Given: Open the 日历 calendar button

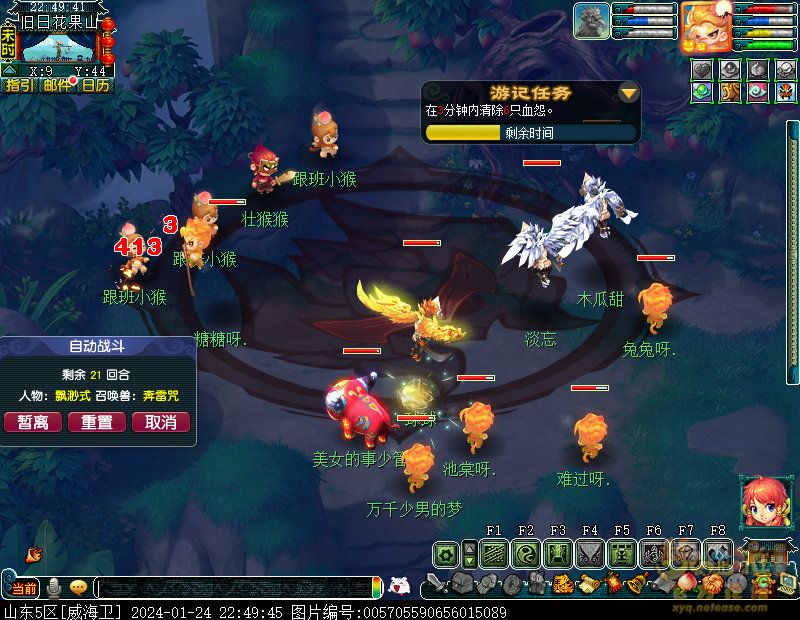Looking at the screenshot, I should tap(95, 86).
